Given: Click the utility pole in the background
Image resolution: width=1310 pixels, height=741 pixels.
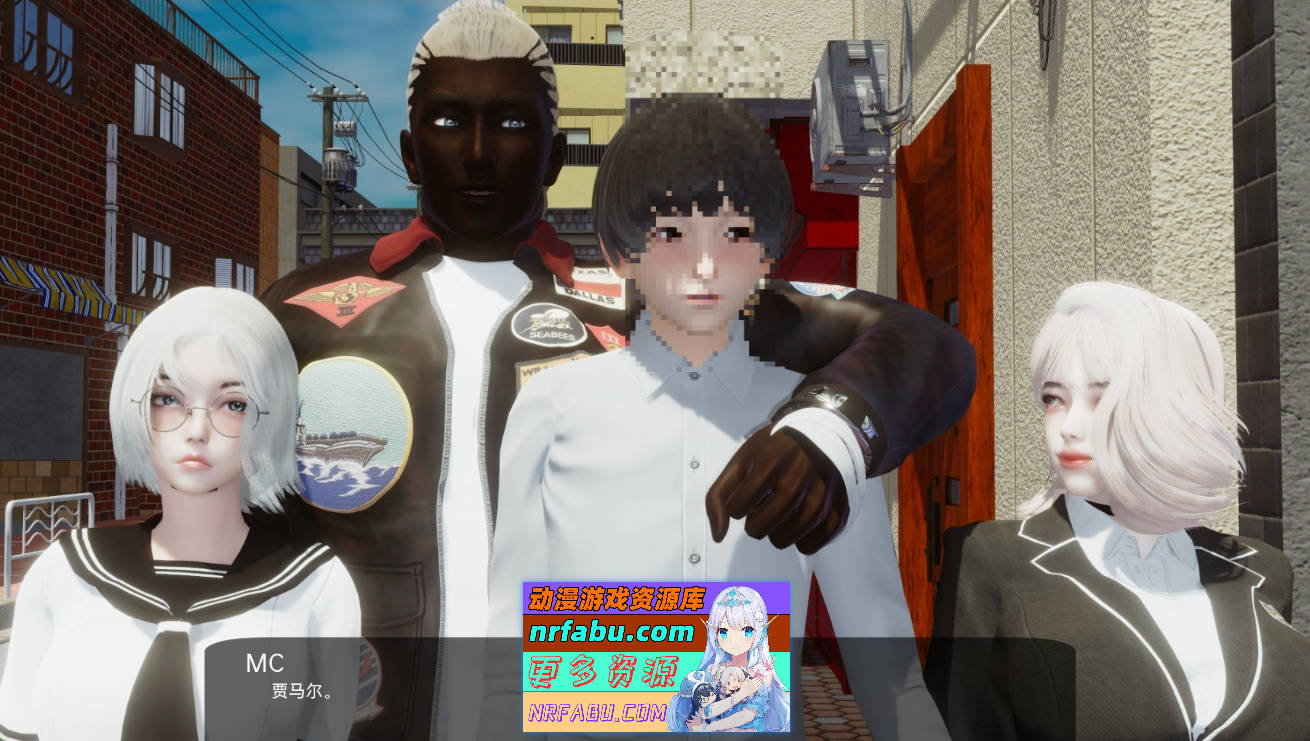Looking at the screenshot, I should point(325,150).
